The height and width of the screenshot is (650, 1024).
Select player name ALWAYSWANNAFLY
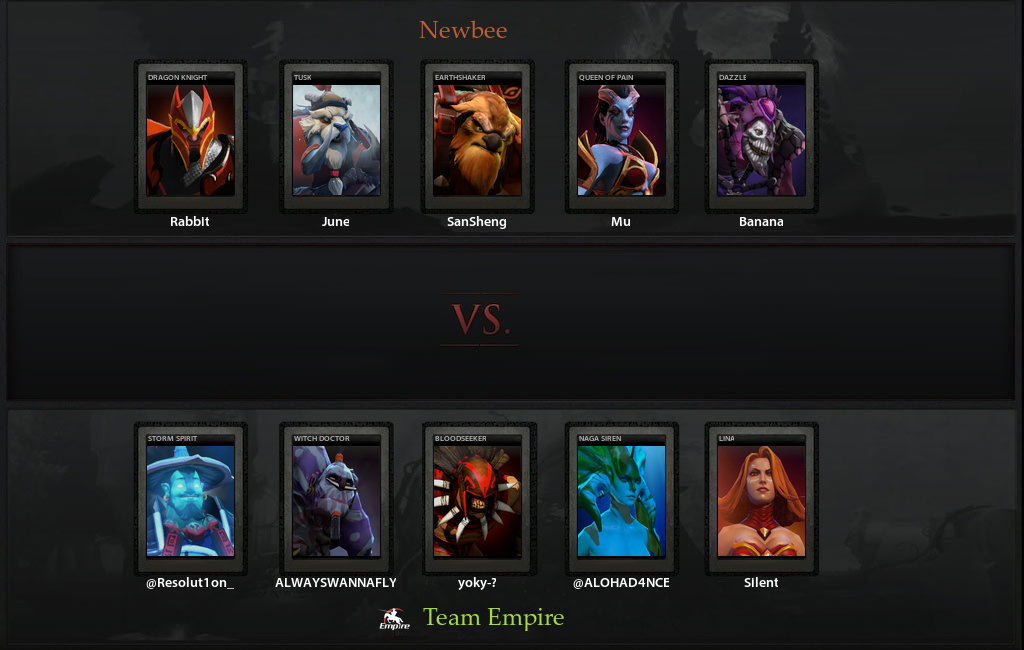pyautogui.click(x=336, y=583)
